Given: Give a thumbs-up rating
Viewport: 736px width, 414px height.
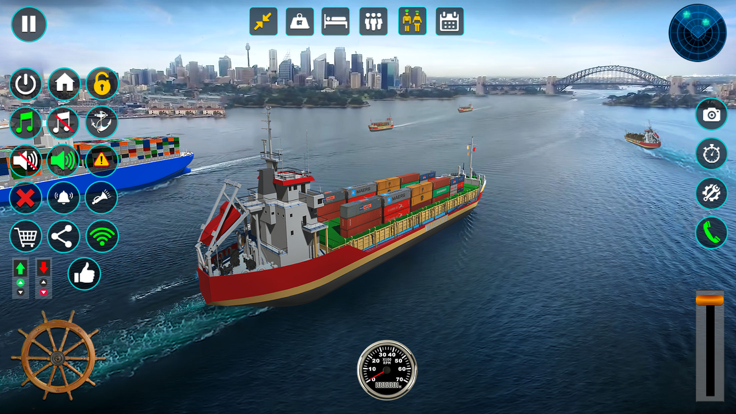Looking at the screenshot, I should coord(84,273).
